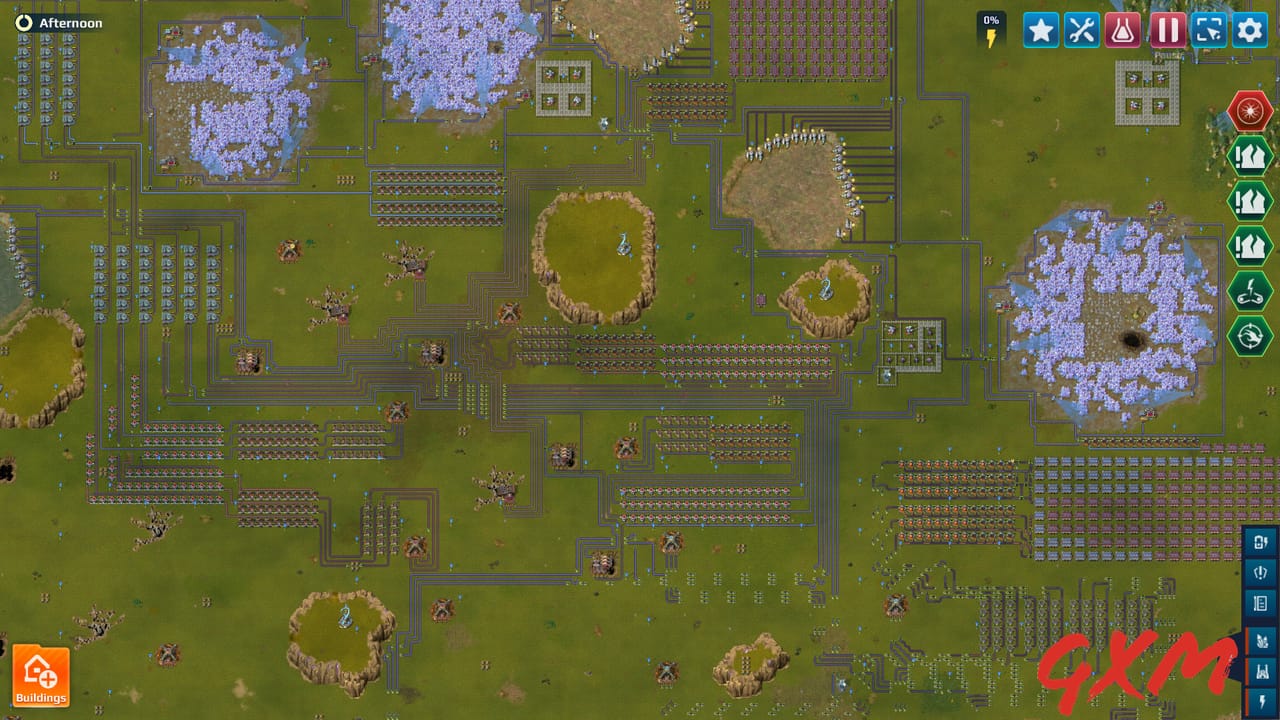Click the star favorites icon in top toolbar
The image size is (1280, 720).
click(x=1040, y=30)
